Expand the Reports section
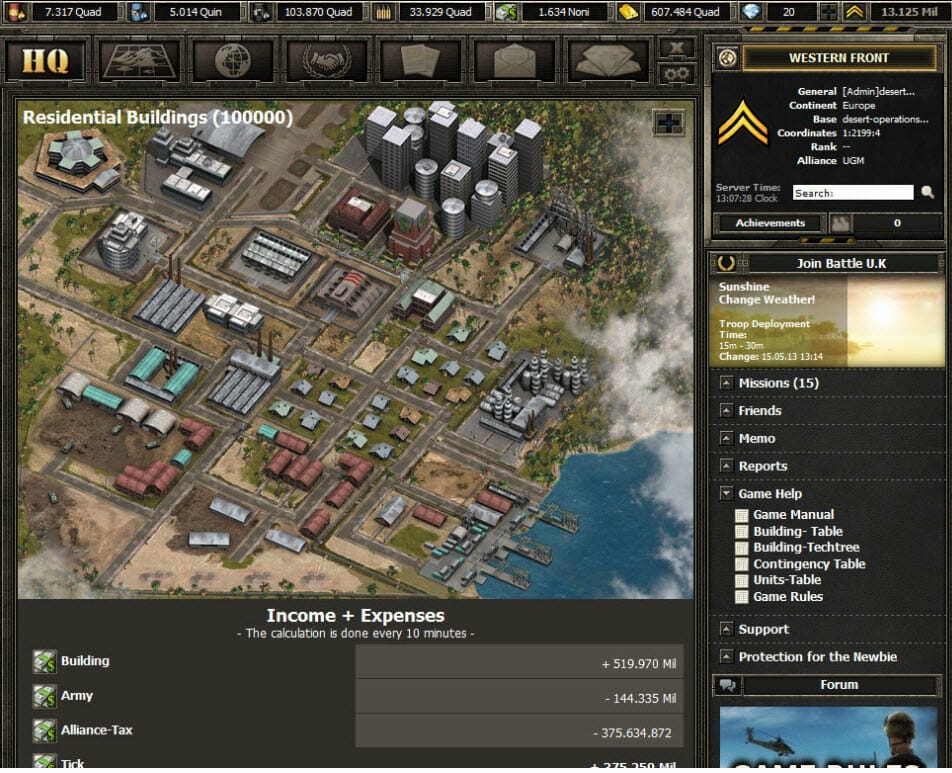The width and height of the screenshot is (952, 773). (x=762, y=466)
